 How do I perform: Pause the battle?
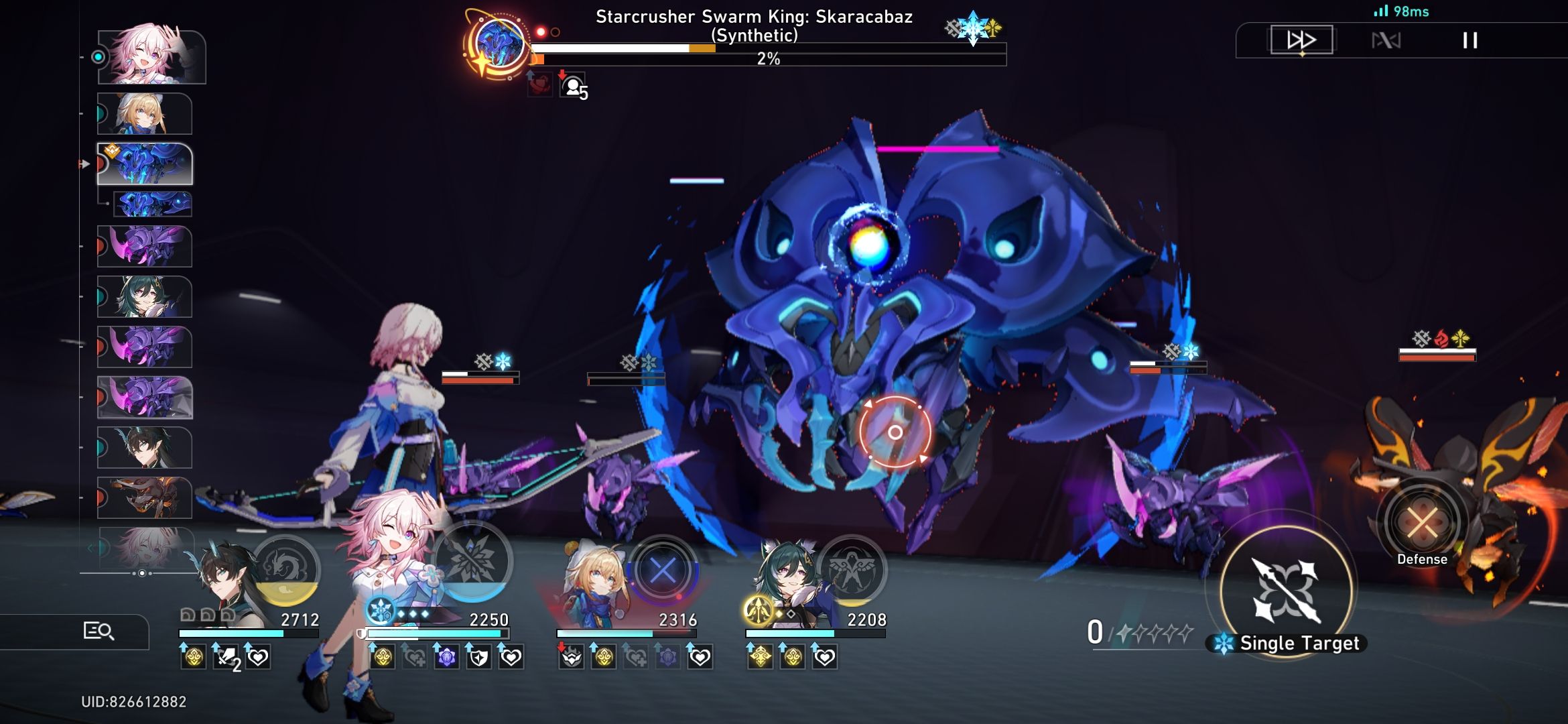coord(1469,40)
